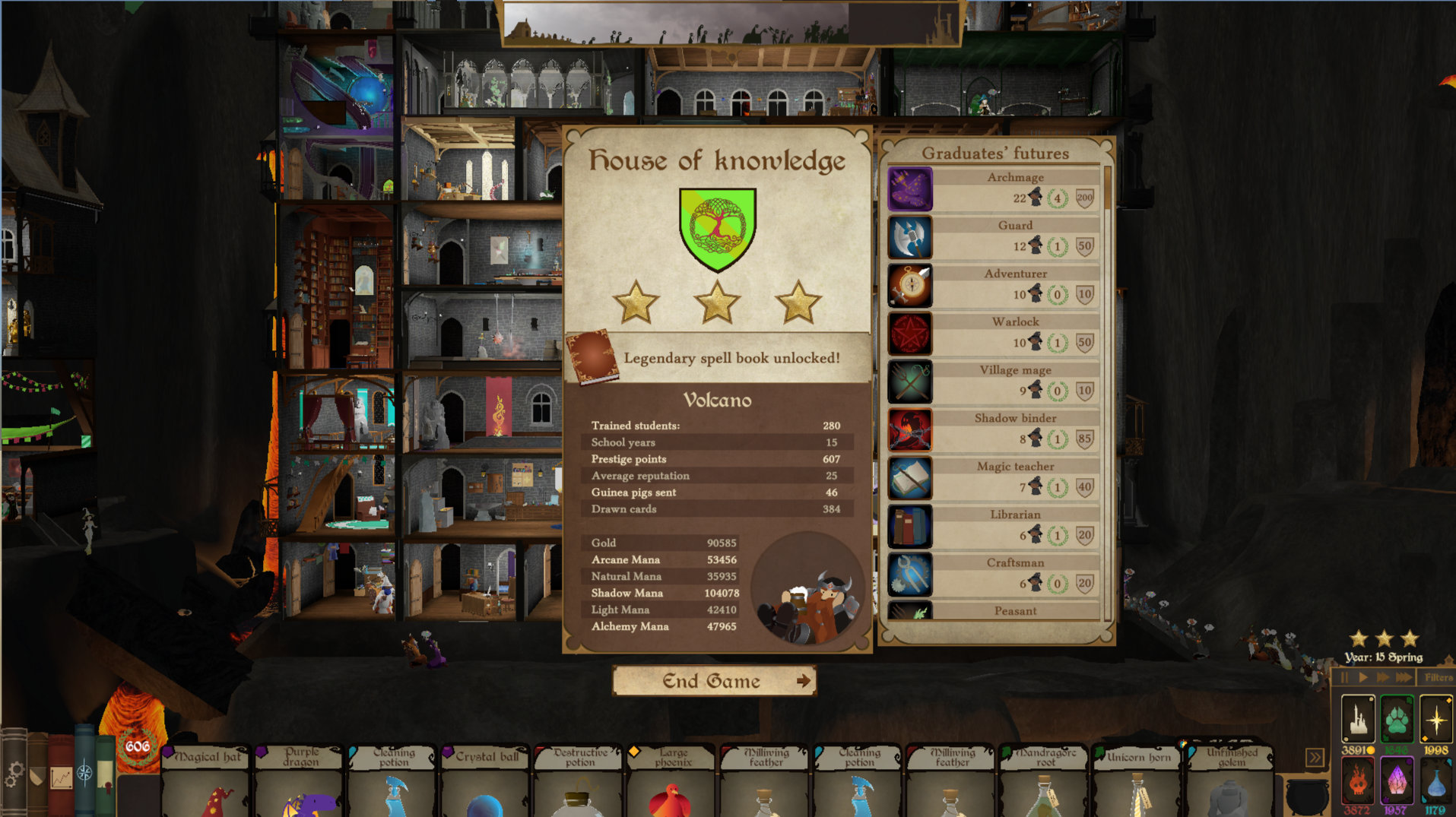Screen dimensions: 1456x817
Task: Open the Filters button
Action: tap(1438, 677)
